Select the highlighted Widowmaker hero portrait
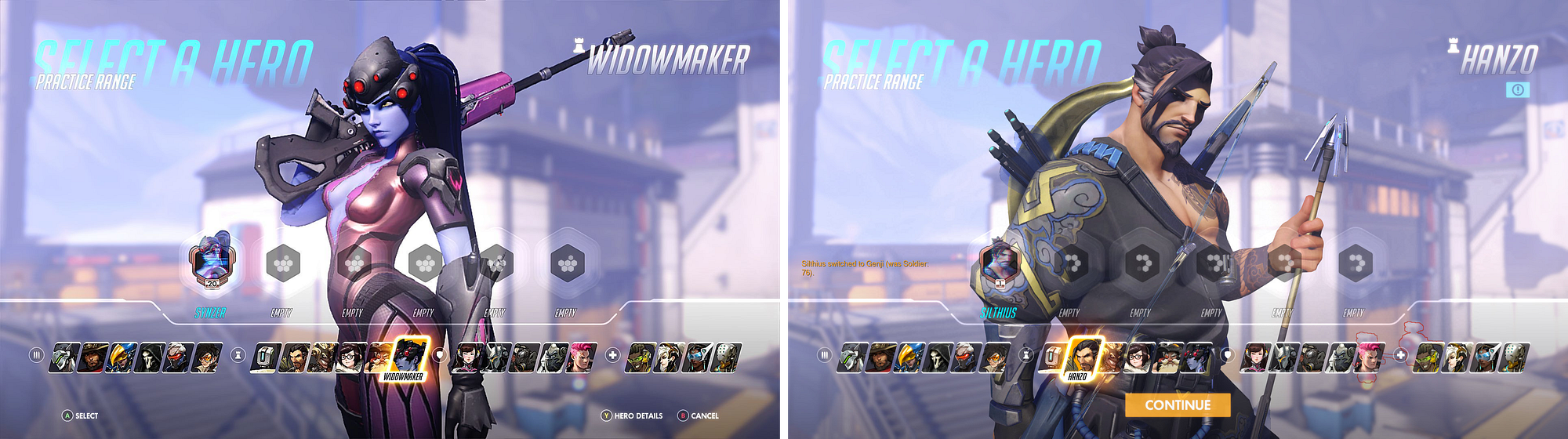The width and height of the screenshot is (1568, 439). tap(409, 356)
